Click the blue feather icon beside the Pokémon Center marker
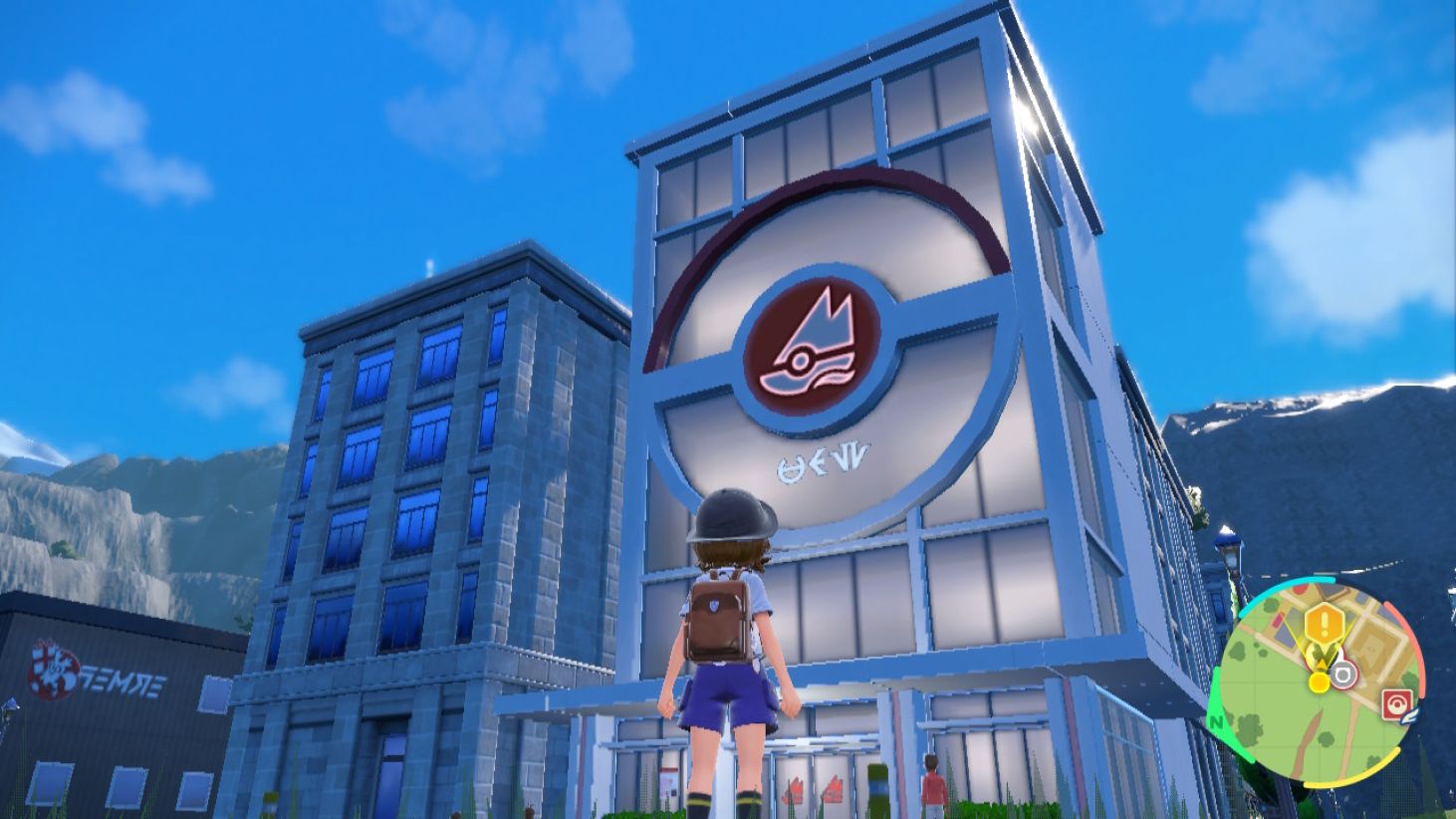The height and width of the screenshot is (819, 1456). [x=1408, y=717]
